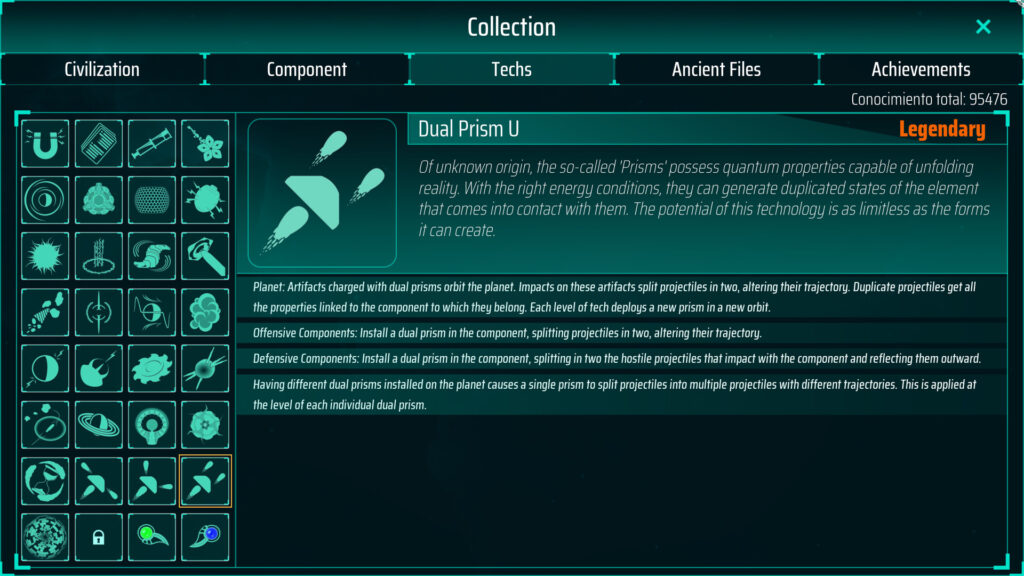Select the highlighted Dual Prism U icon
This screenshot has height=576, width=1024.
(x=205, y=481)
